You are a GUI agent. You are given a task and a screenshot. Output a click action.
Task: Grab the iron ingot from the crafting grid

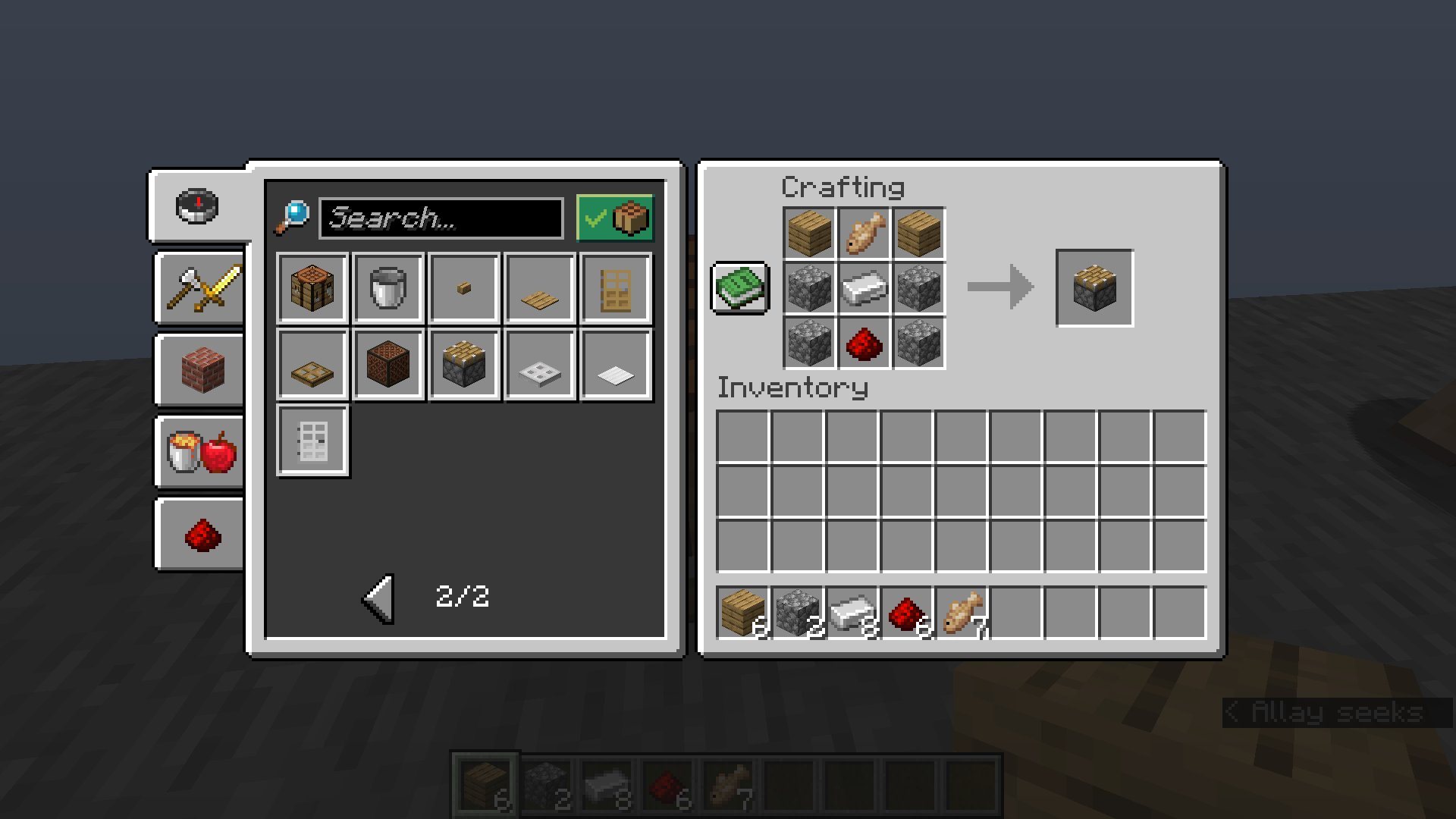[864, 289]
